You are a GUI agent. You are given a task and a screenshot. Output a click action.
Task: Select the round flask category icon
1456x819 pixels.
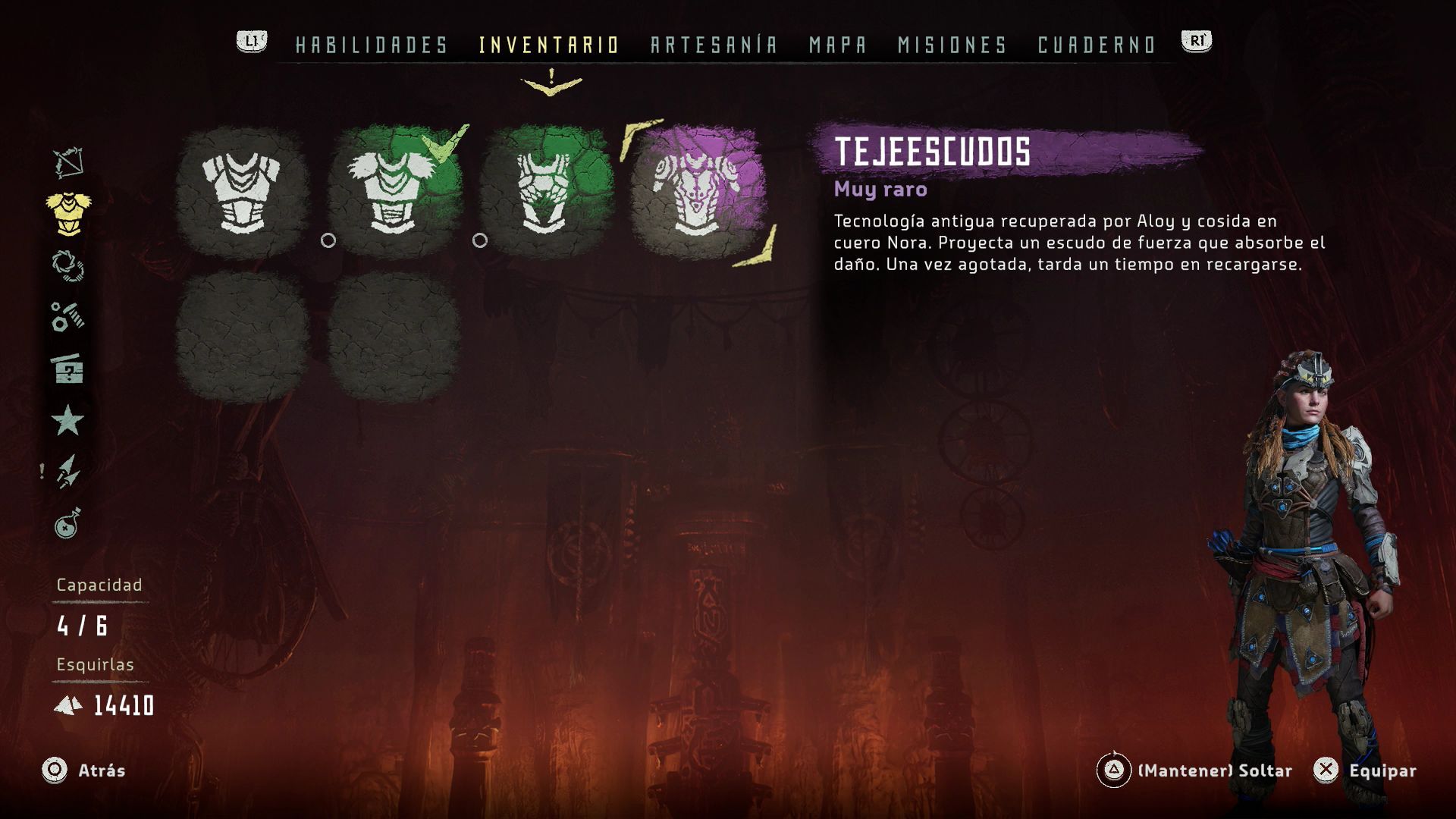click(68, 523)
